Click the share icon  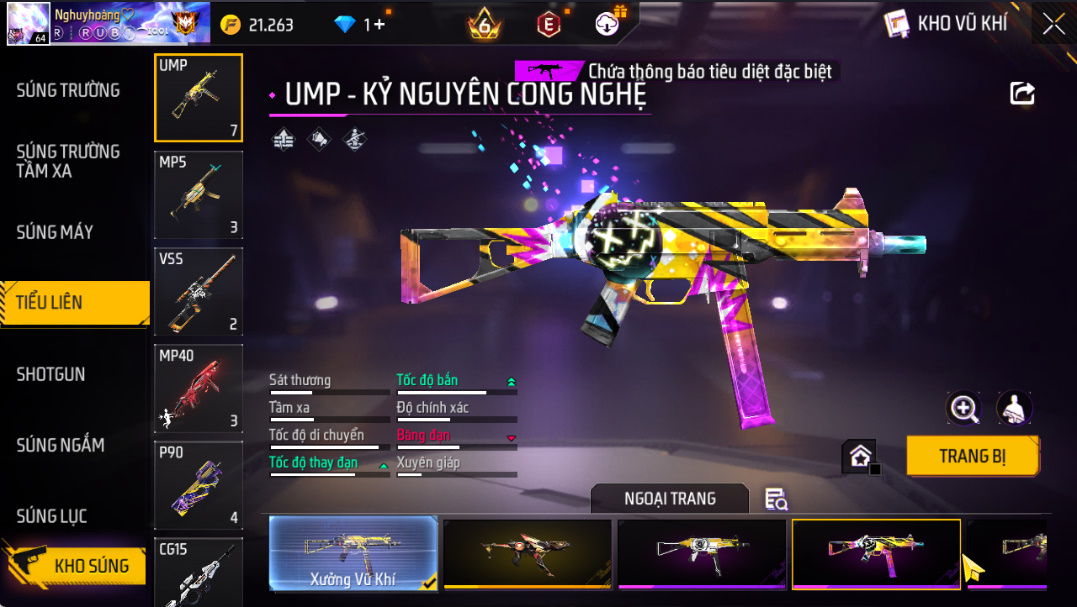click(x=1022, y=94)
